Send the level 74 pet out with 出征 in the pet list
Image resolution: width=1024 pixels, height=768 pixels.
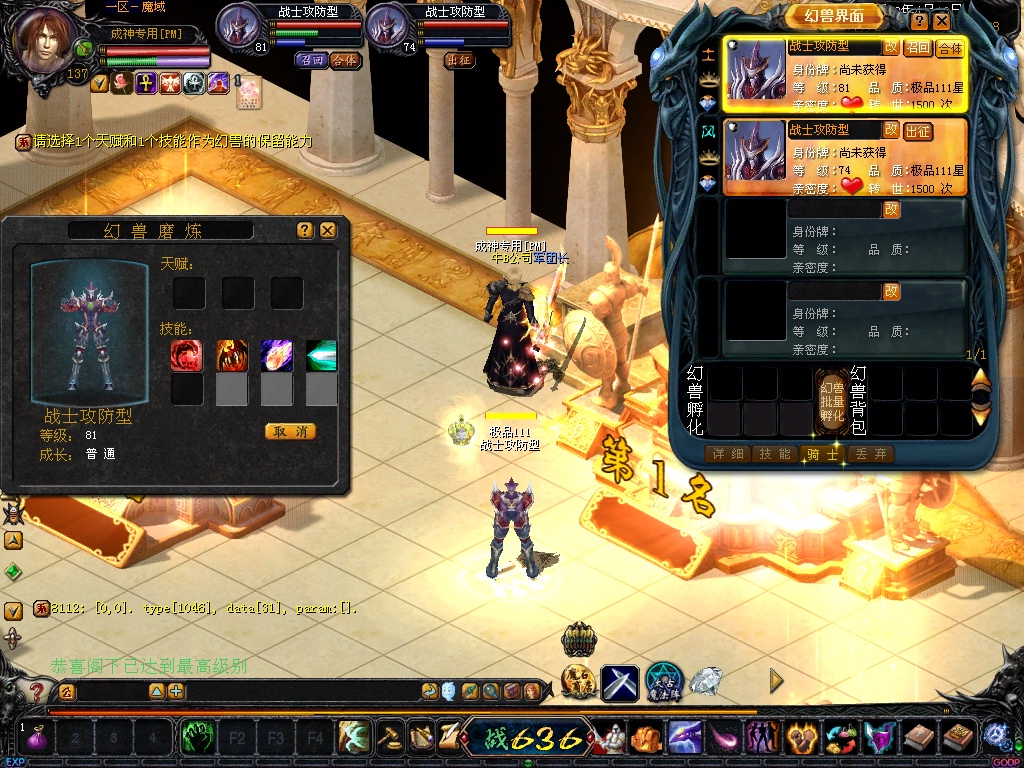(x=917, y=131)
